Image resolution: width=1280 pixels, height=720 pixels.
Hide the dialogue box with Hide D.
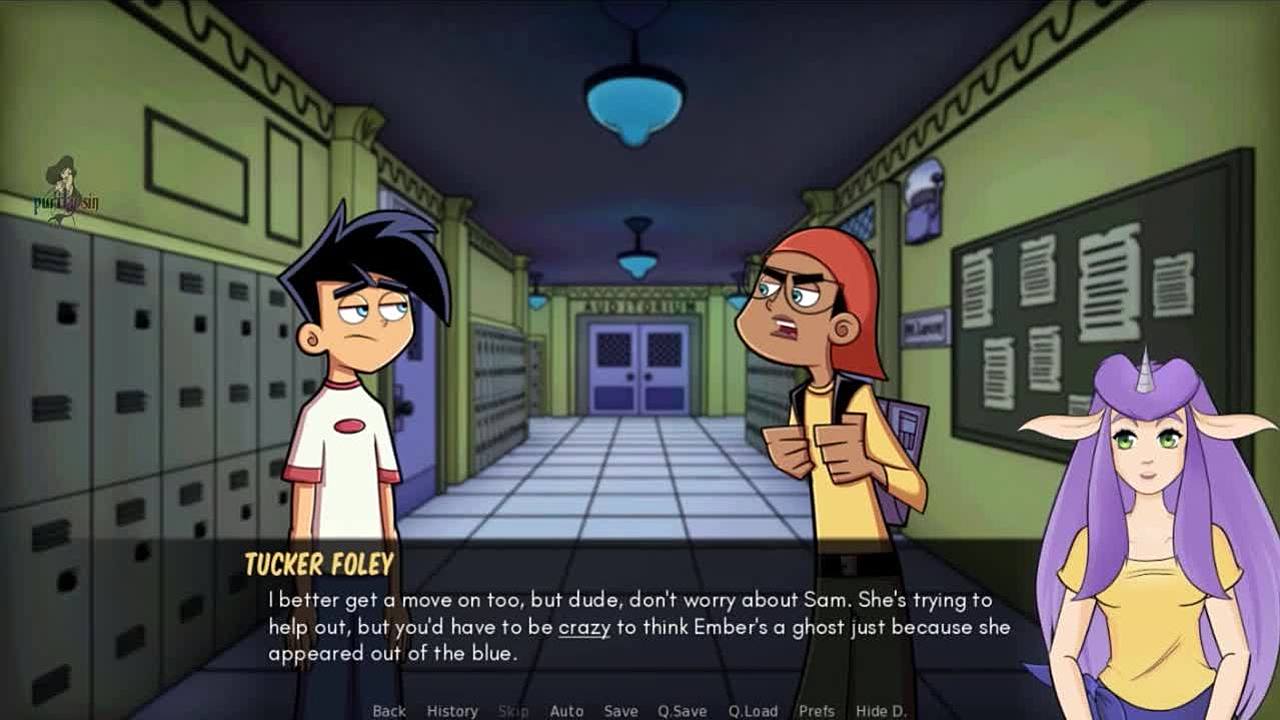click(x=881, y=711)
